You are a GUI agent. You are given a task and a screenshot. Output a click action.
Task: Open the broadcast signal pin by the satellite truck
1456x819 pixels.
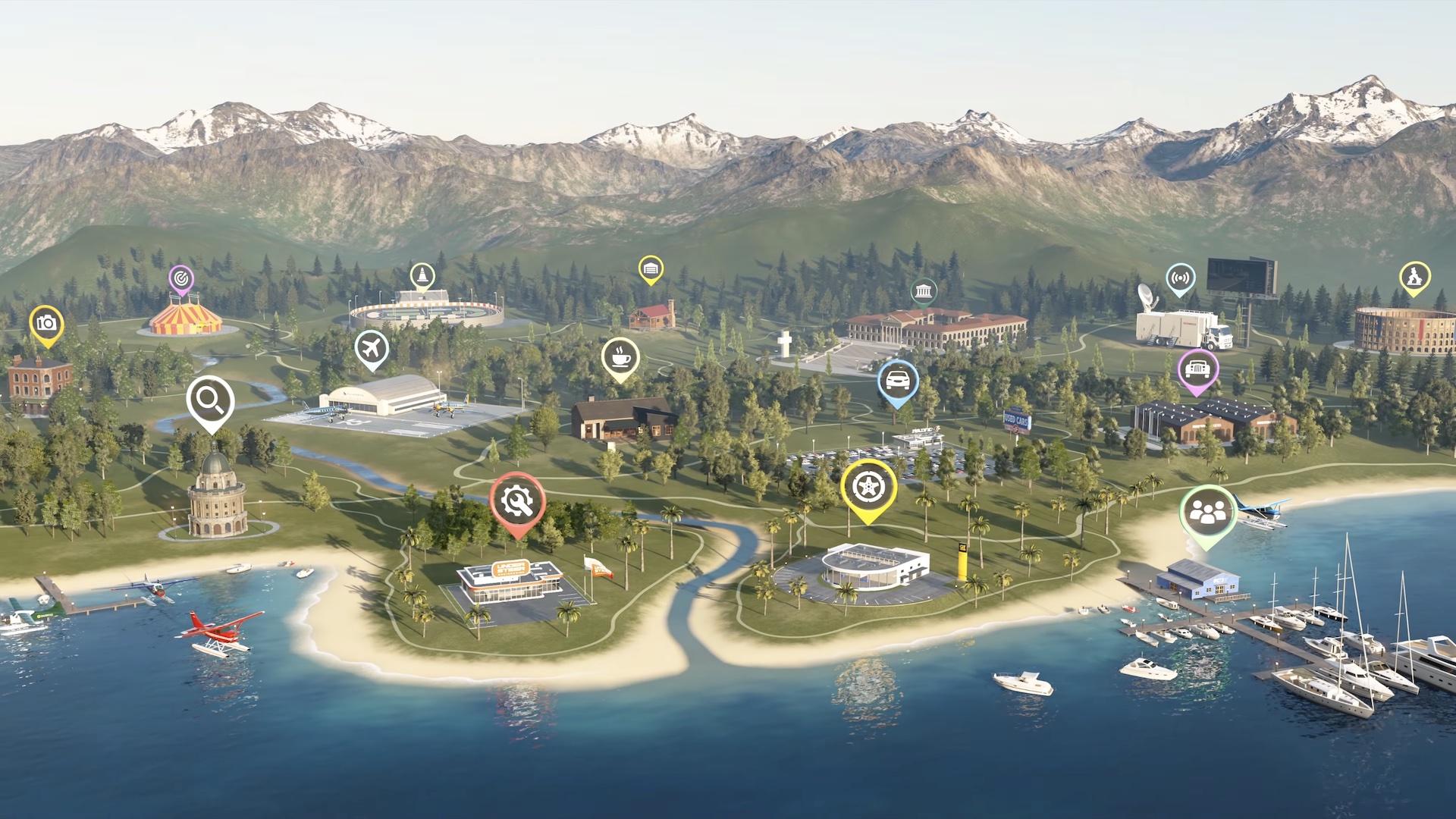click(x=1180, y=278)
